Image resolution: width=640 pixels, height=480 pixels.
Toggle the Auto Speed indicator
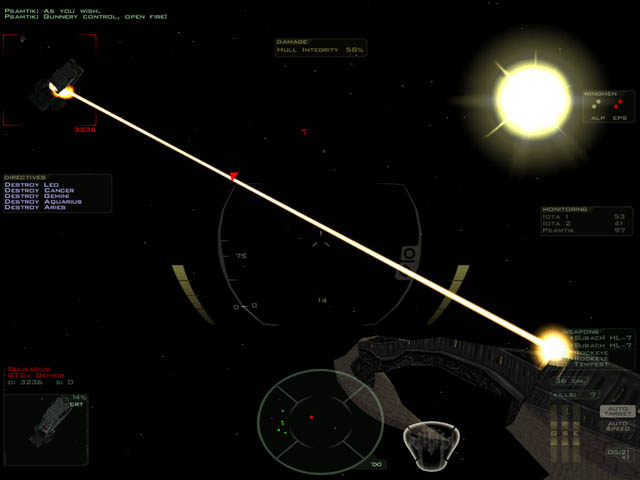tap(616, 427)
